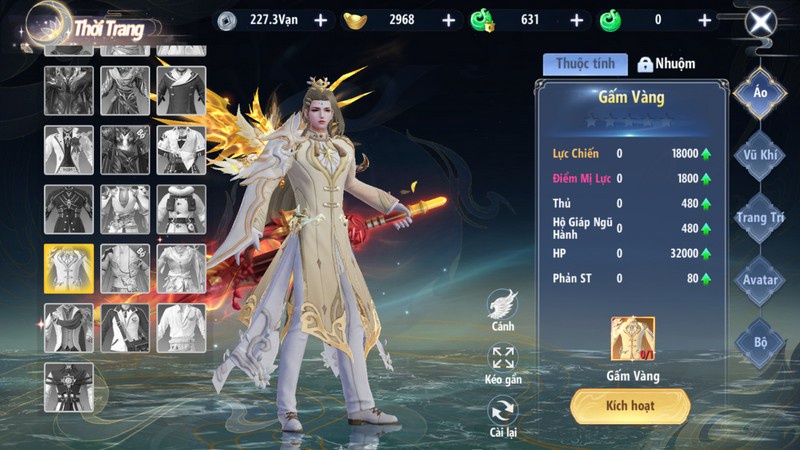Switch to the Avatar category
The width and height of the screenshot is (800, 450).
(760, 280)
